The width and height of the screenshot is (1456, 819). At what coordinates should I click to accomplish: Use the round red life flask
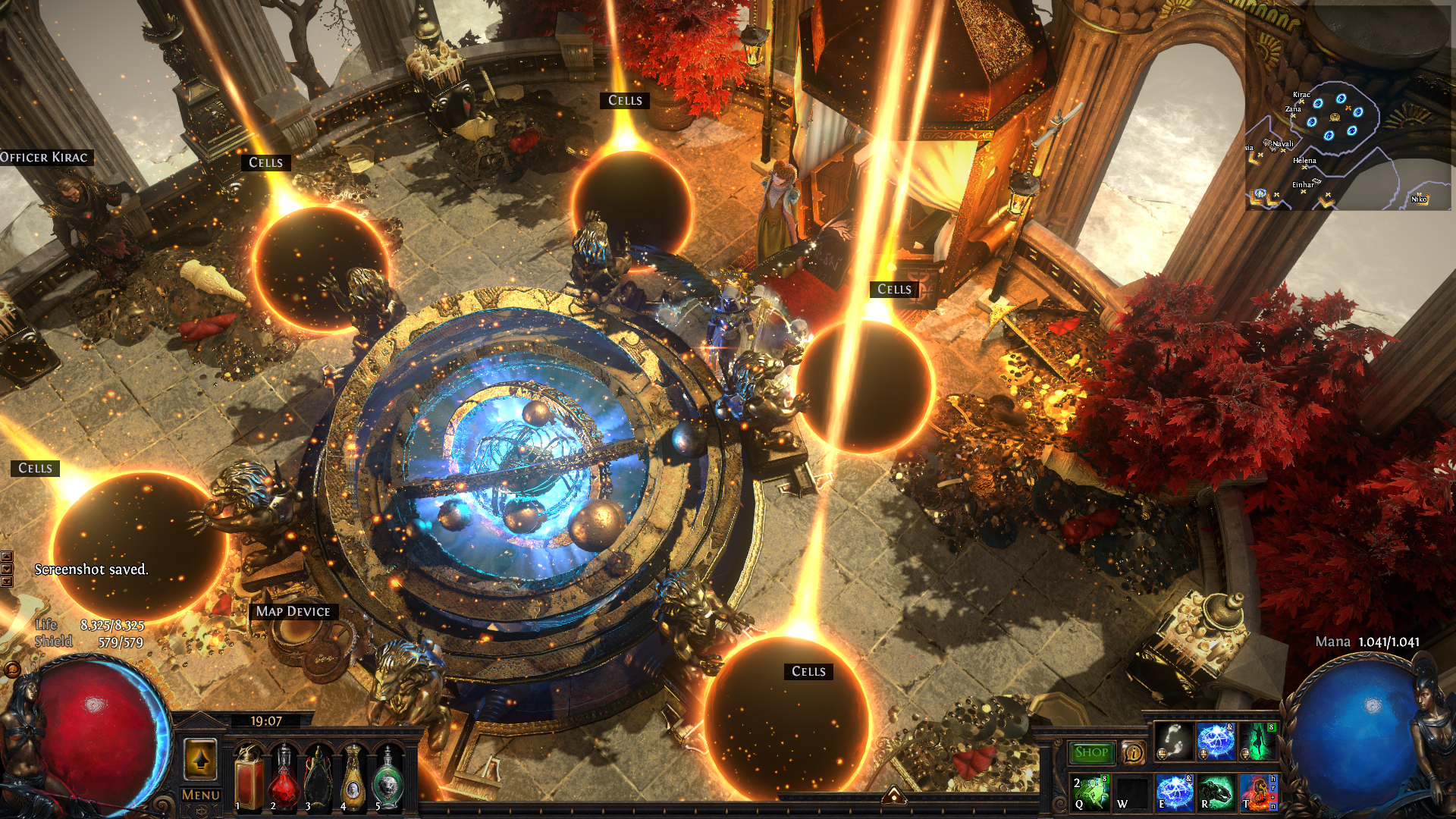tap(284, 777)
